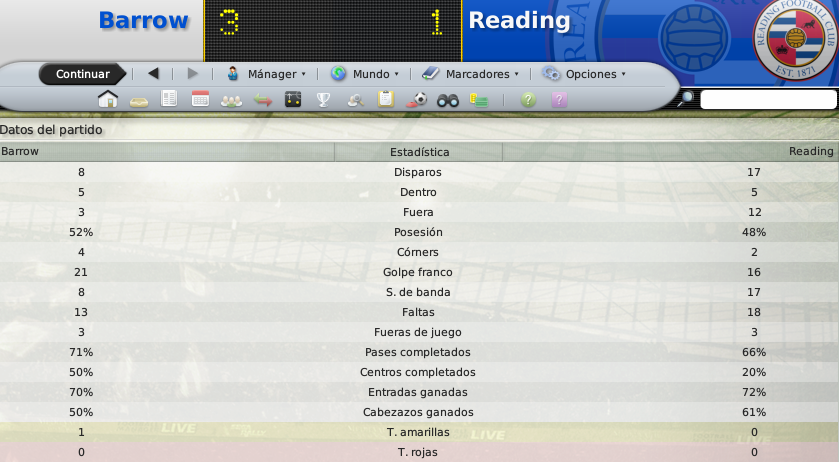The image size is (839, 462).
Task: Open the purple question mark icon
Action: [x=559, y=99]
